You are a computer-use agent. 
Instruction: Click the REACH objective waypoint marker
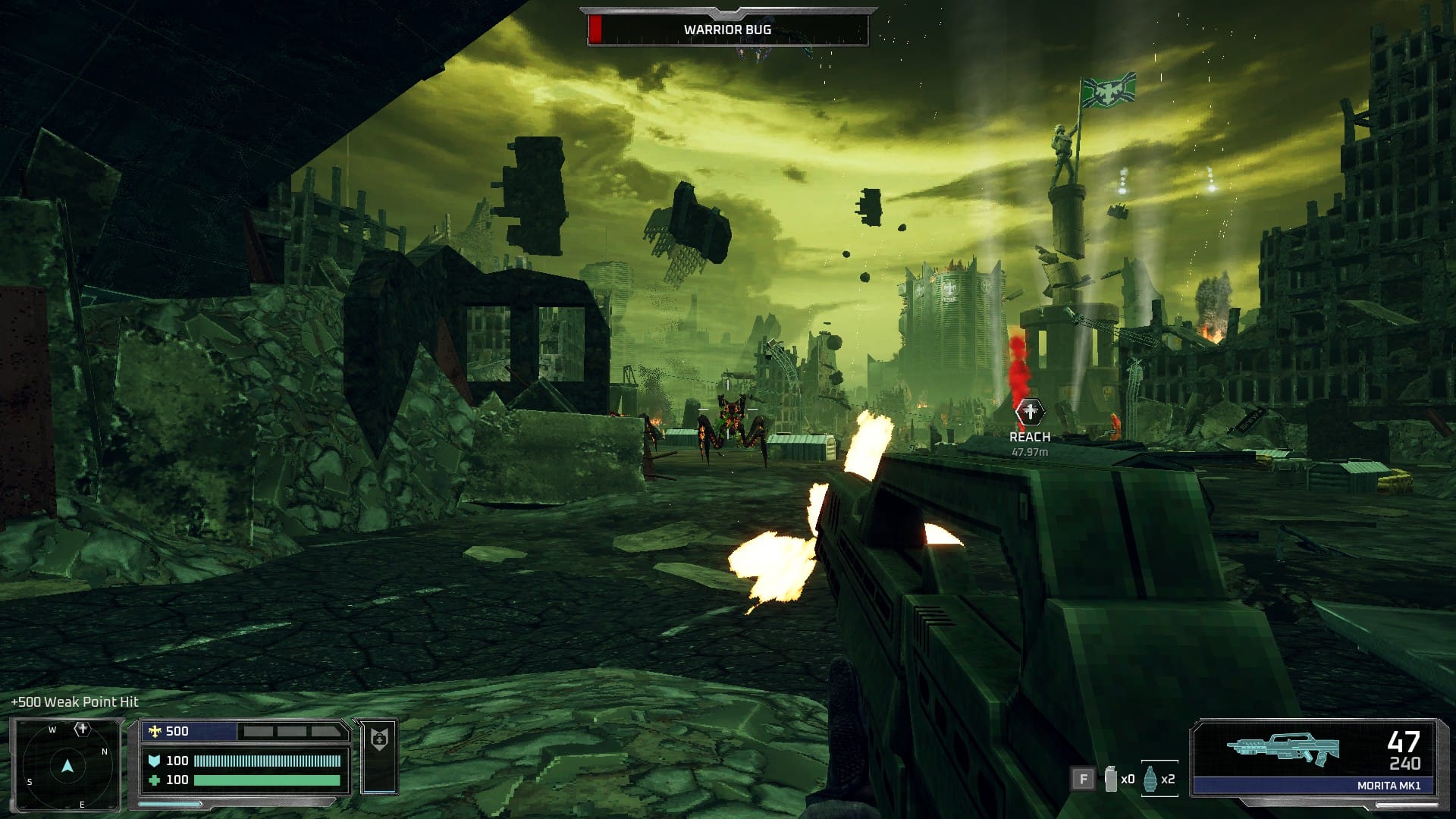pos(1029,413)
